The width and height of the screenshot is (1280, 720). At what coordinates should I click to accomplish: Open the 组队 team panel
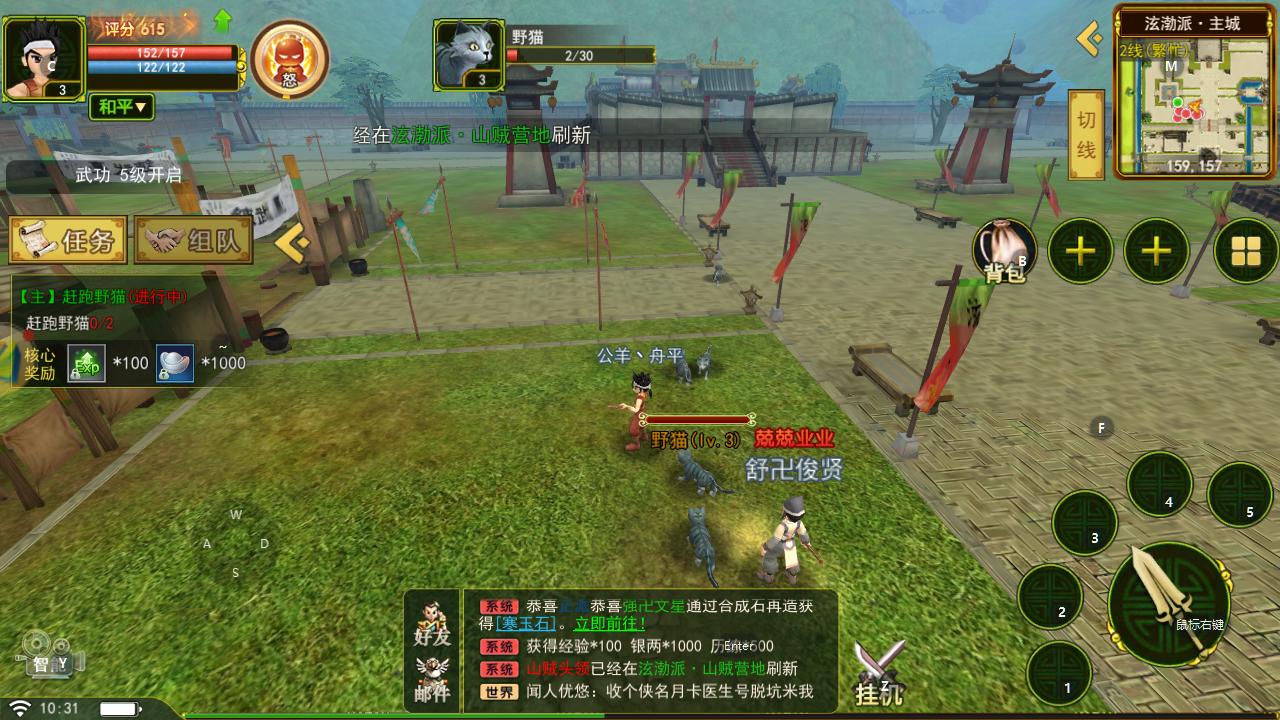click(x=193, y=241)
